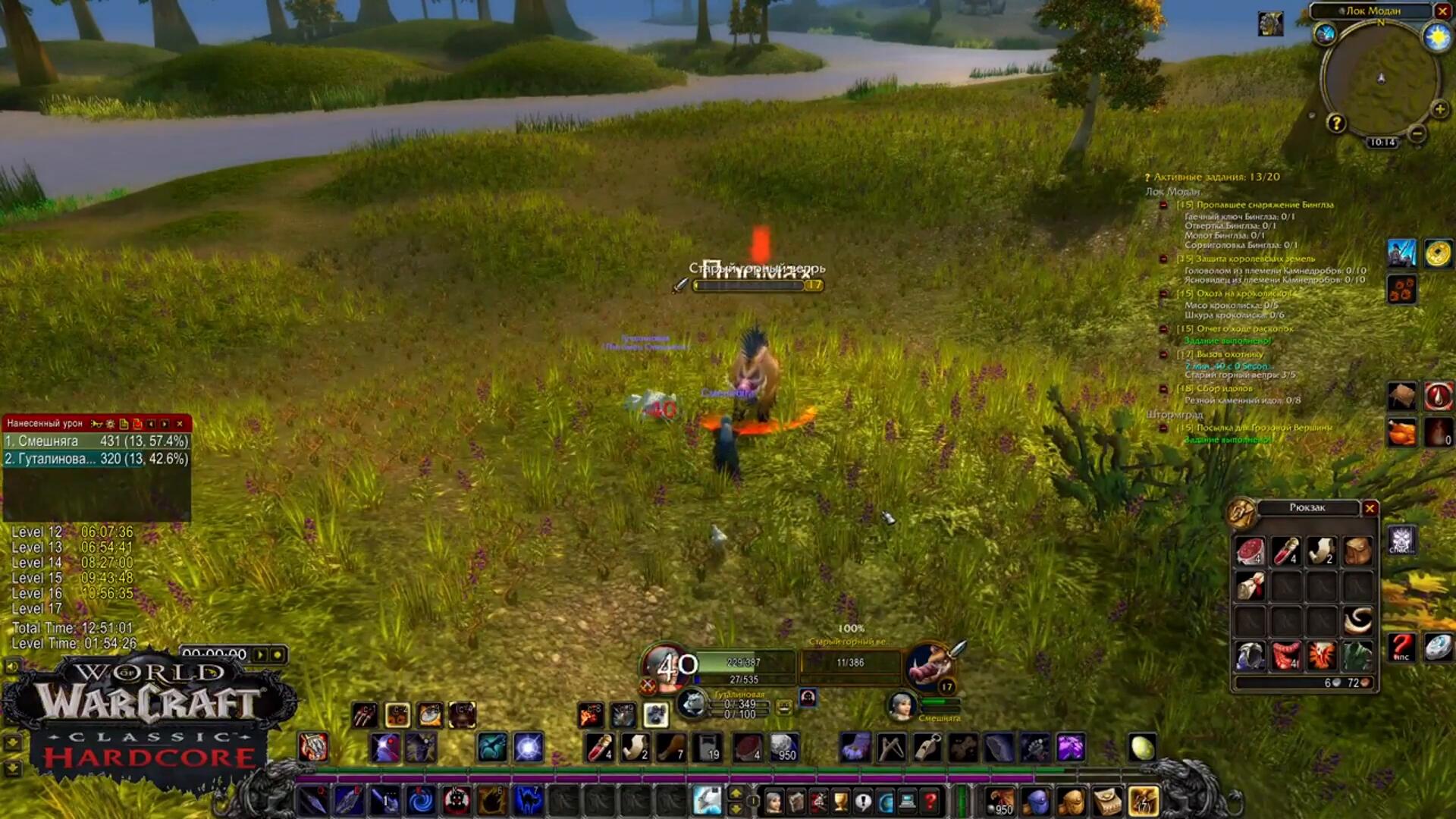Select the red potion stack in the backpack
Image resolution: width=1456 pixels, height=819 pixels.
(1285, 551)
